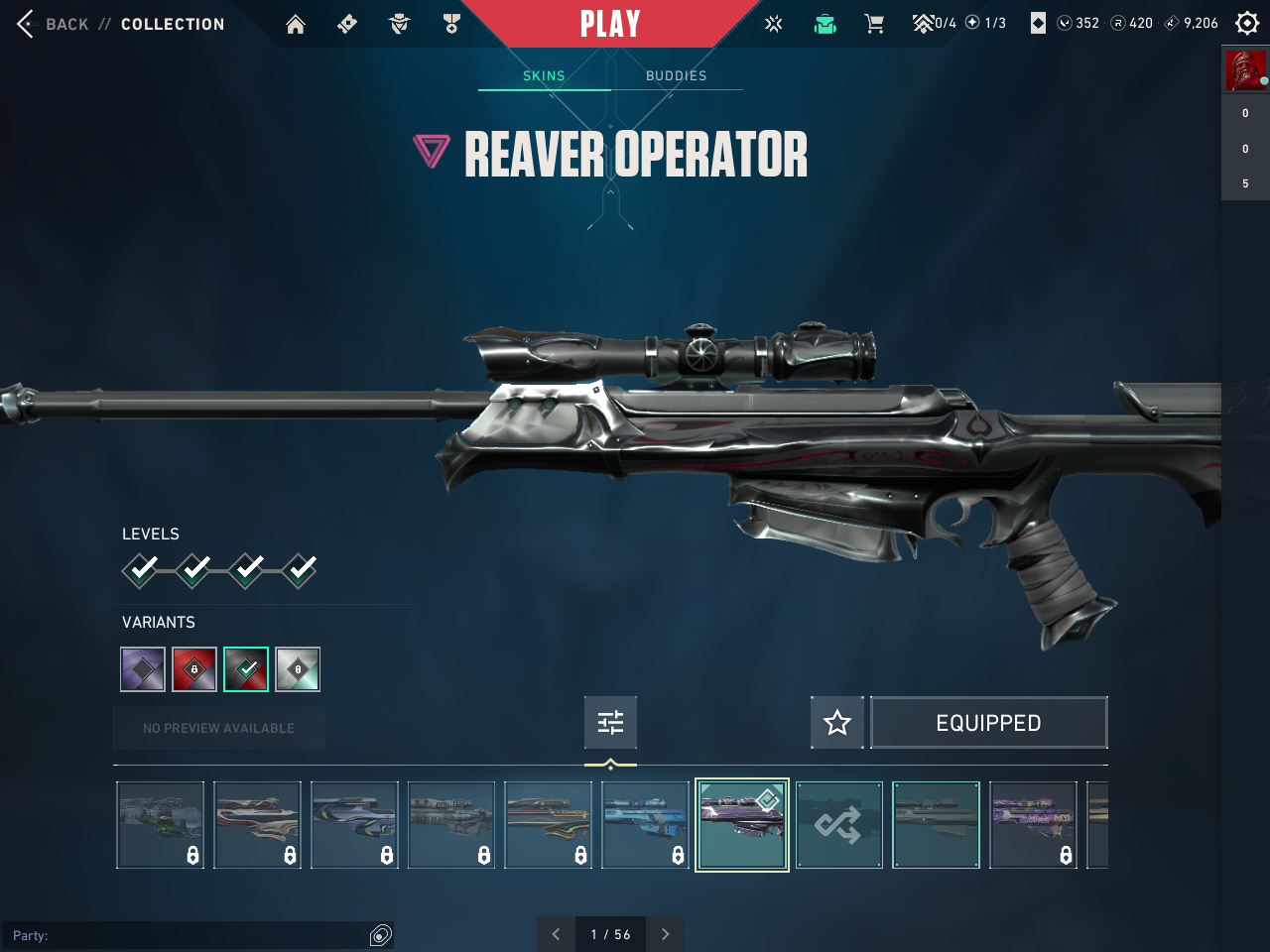1270x952 pixels.
Task: Click the red PLAY button
Action: (x=609, y=24)
